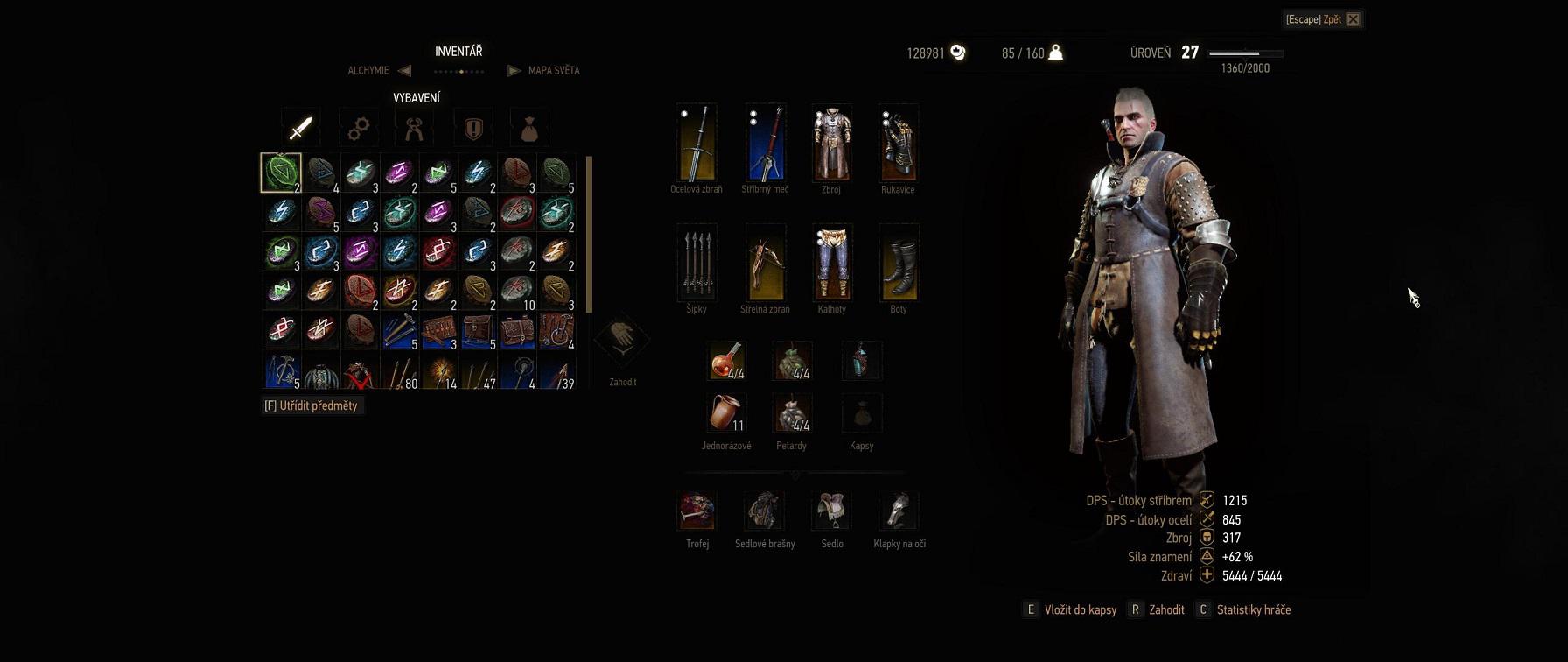Pick the Střelná zbraň crossbow slot
Viewport: 1568px width, 662px height.
[x=765, y=263]
